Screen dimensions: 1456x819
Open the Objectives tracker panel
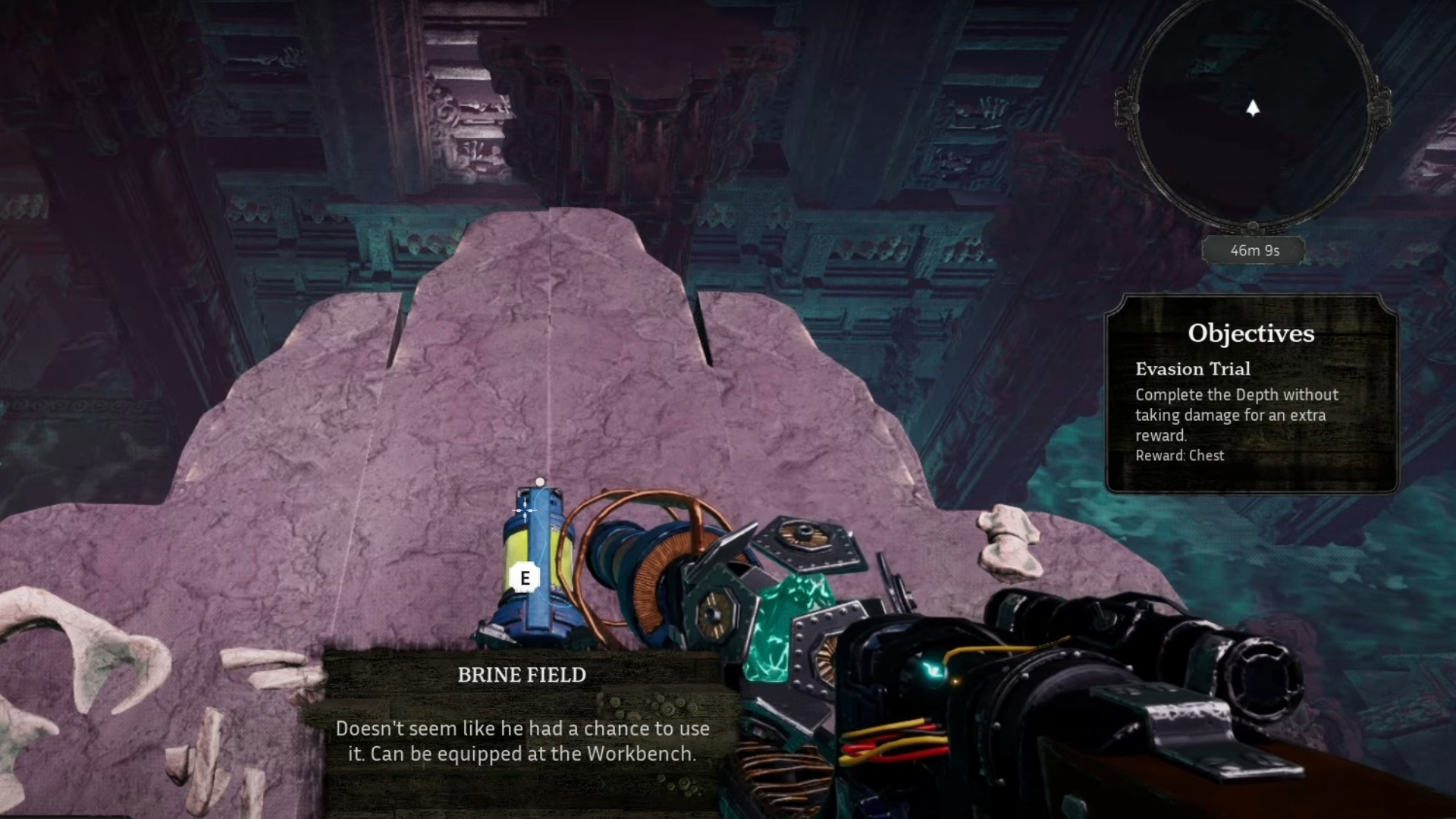(x=1251, y=394)
